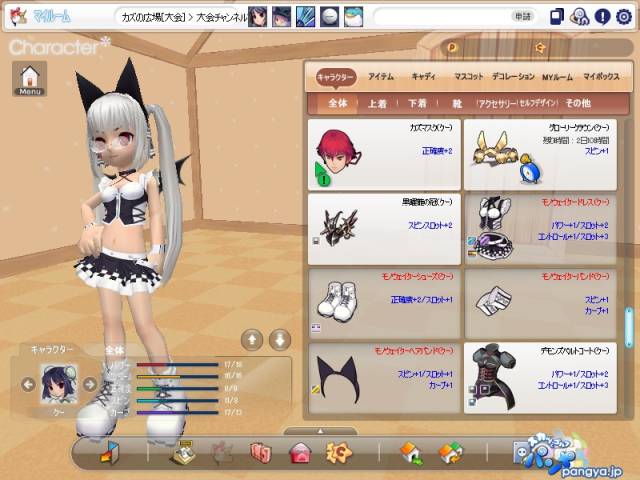The image size is (640, 480).
Task: Choose the 靴 sub-category
Action: pyautogui.click(x=455, y=103)
